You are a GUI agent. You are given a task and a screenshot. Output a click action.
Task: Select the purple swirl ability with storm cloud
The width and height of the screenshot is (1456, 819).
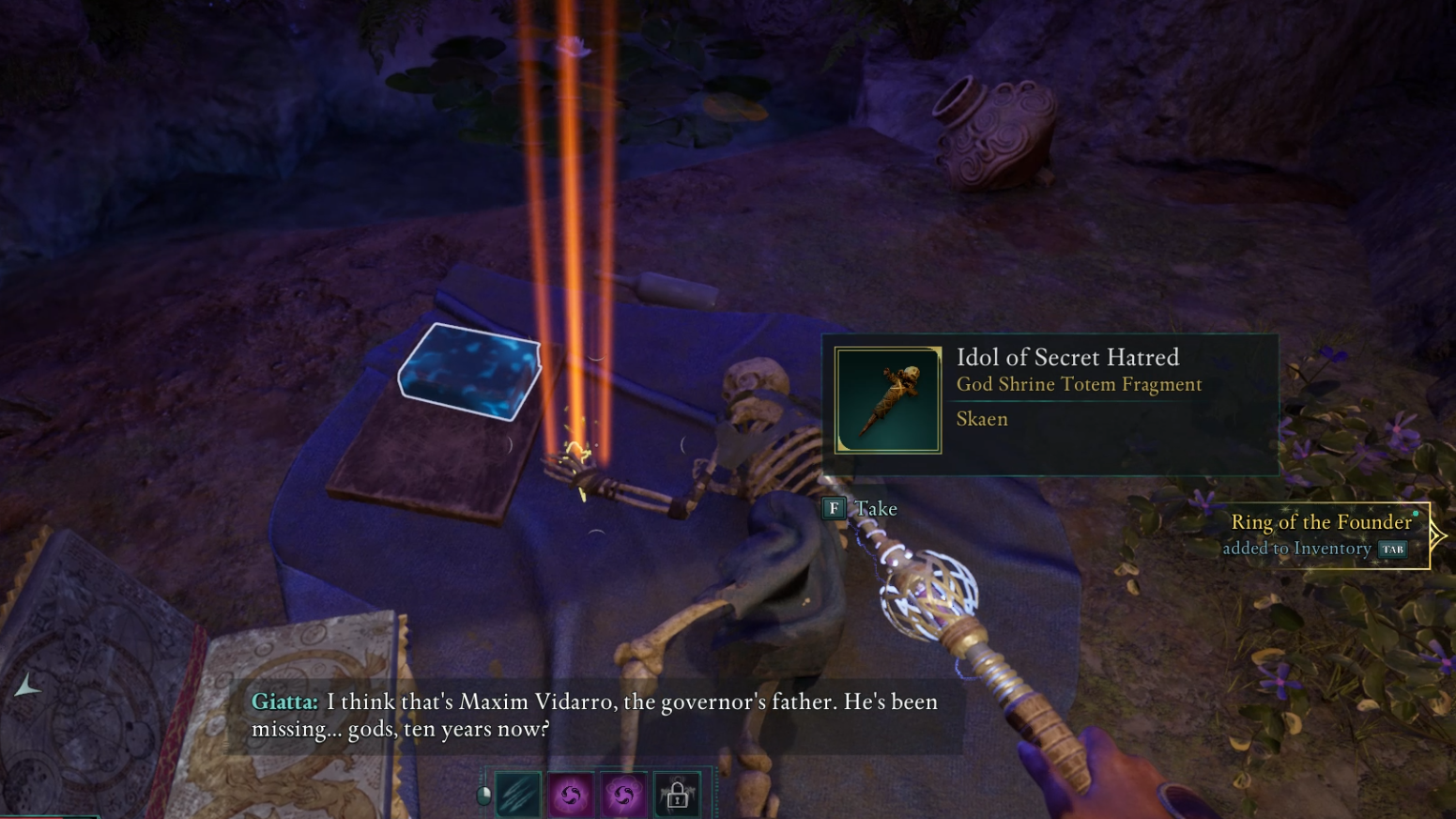(x=623, y=796)
